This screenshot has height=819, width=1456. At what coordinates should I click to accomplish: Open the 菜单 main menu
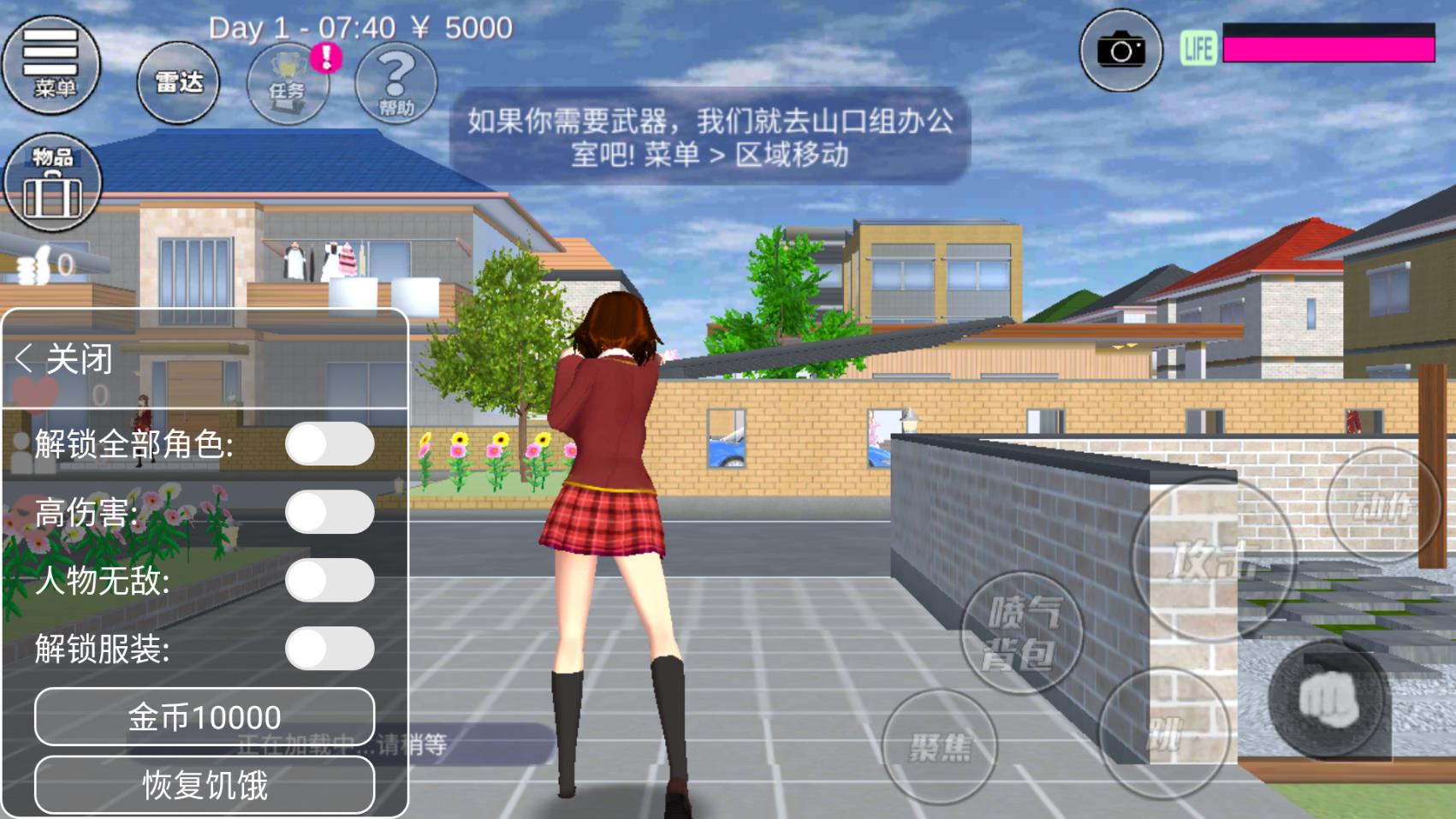tap(52, 64)
